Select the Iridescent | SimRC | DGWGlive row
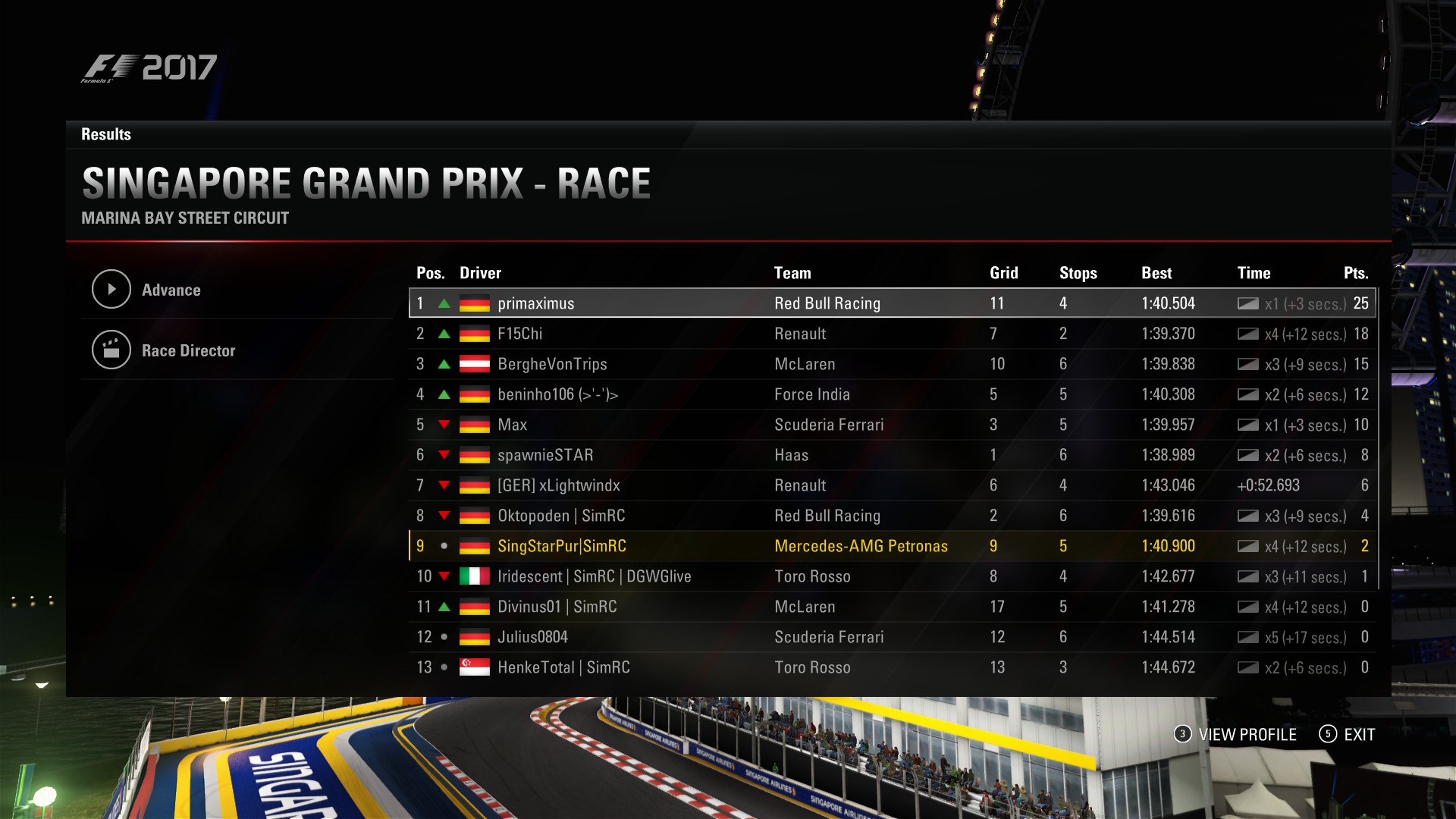This screenshot has height=819, width=1456. click(594, 576)
